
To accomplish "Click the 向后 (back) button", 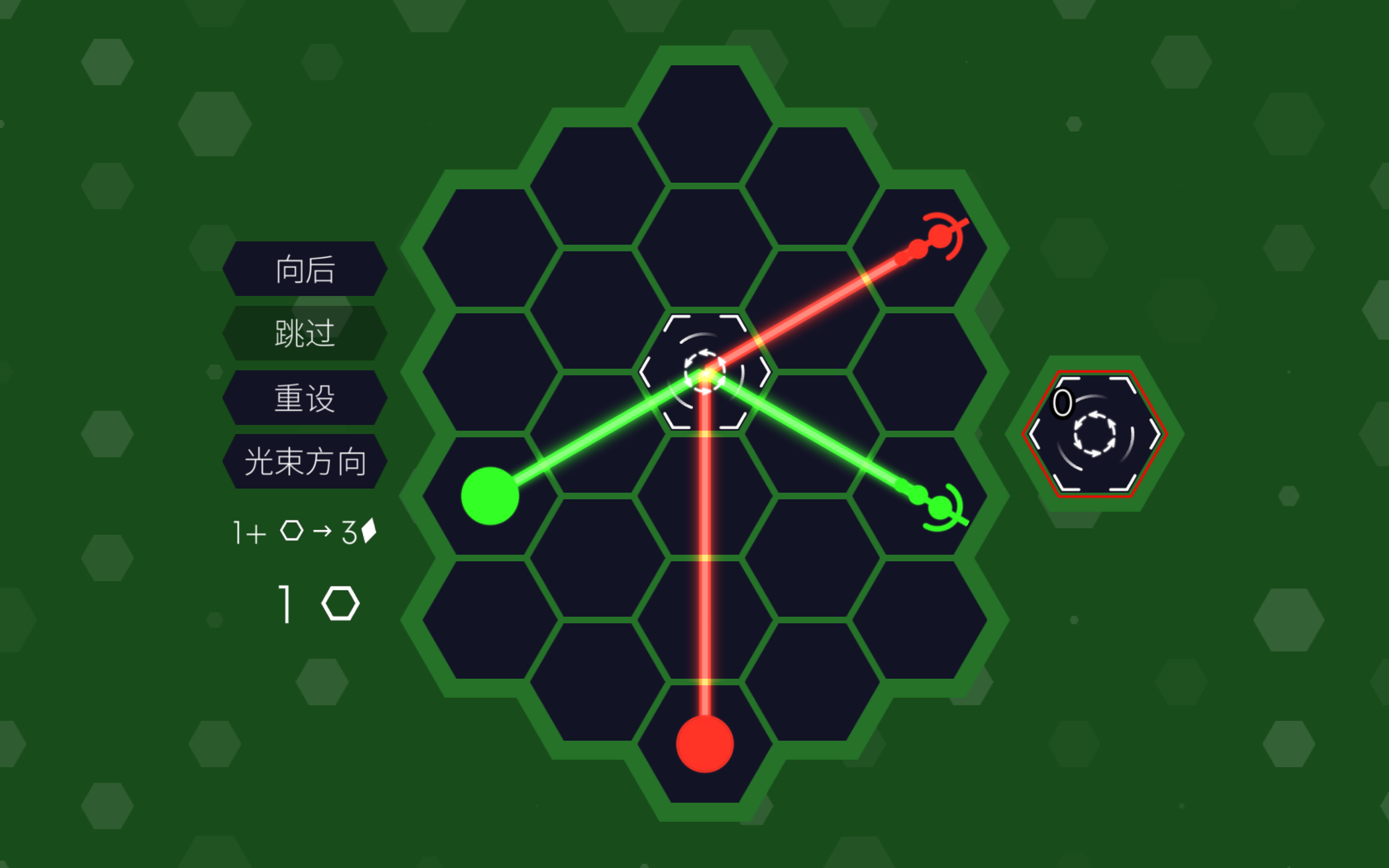I will pos(305,269).
